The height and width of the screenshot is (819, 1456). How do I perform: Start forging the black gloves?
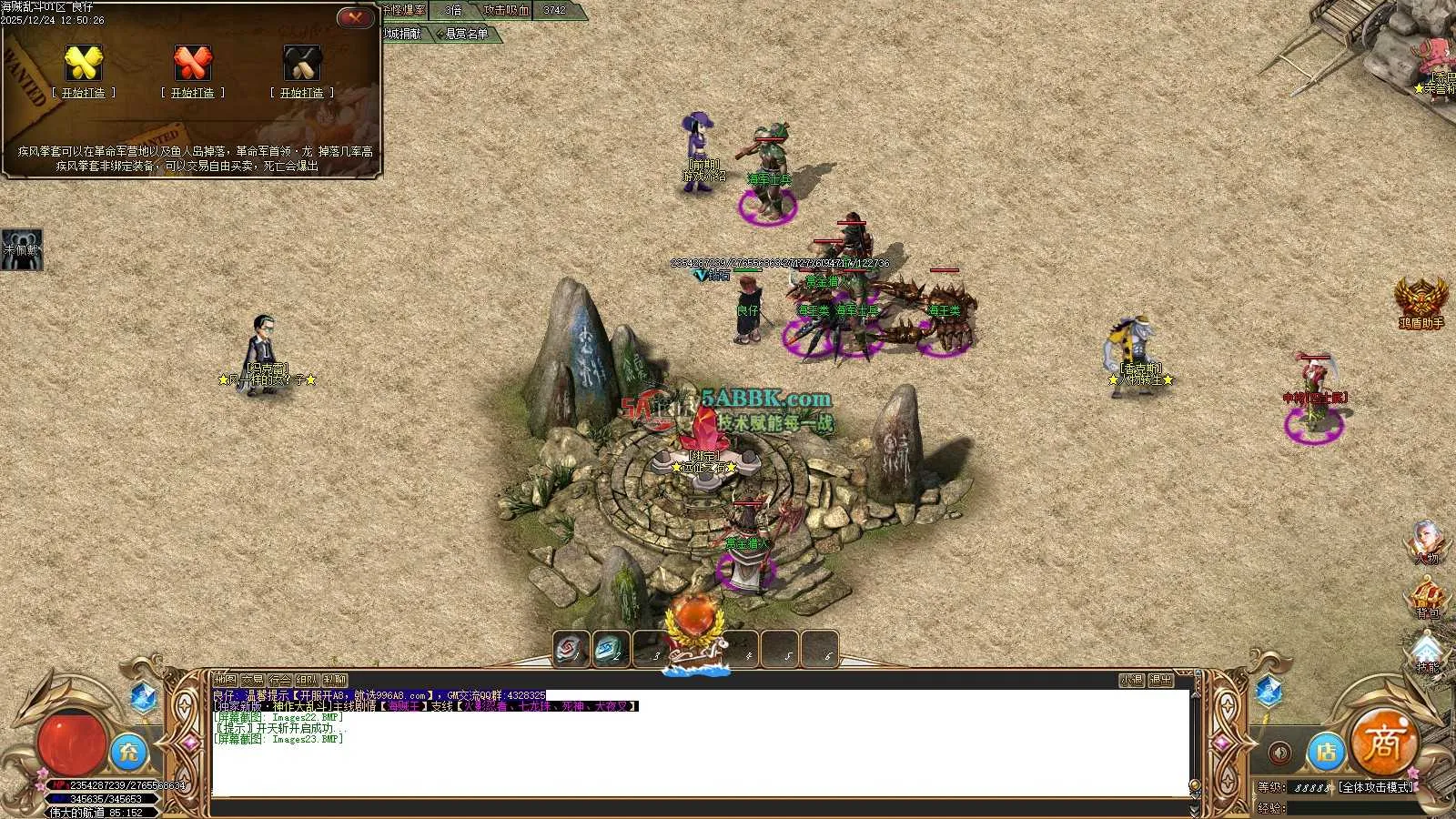[302, 93]
